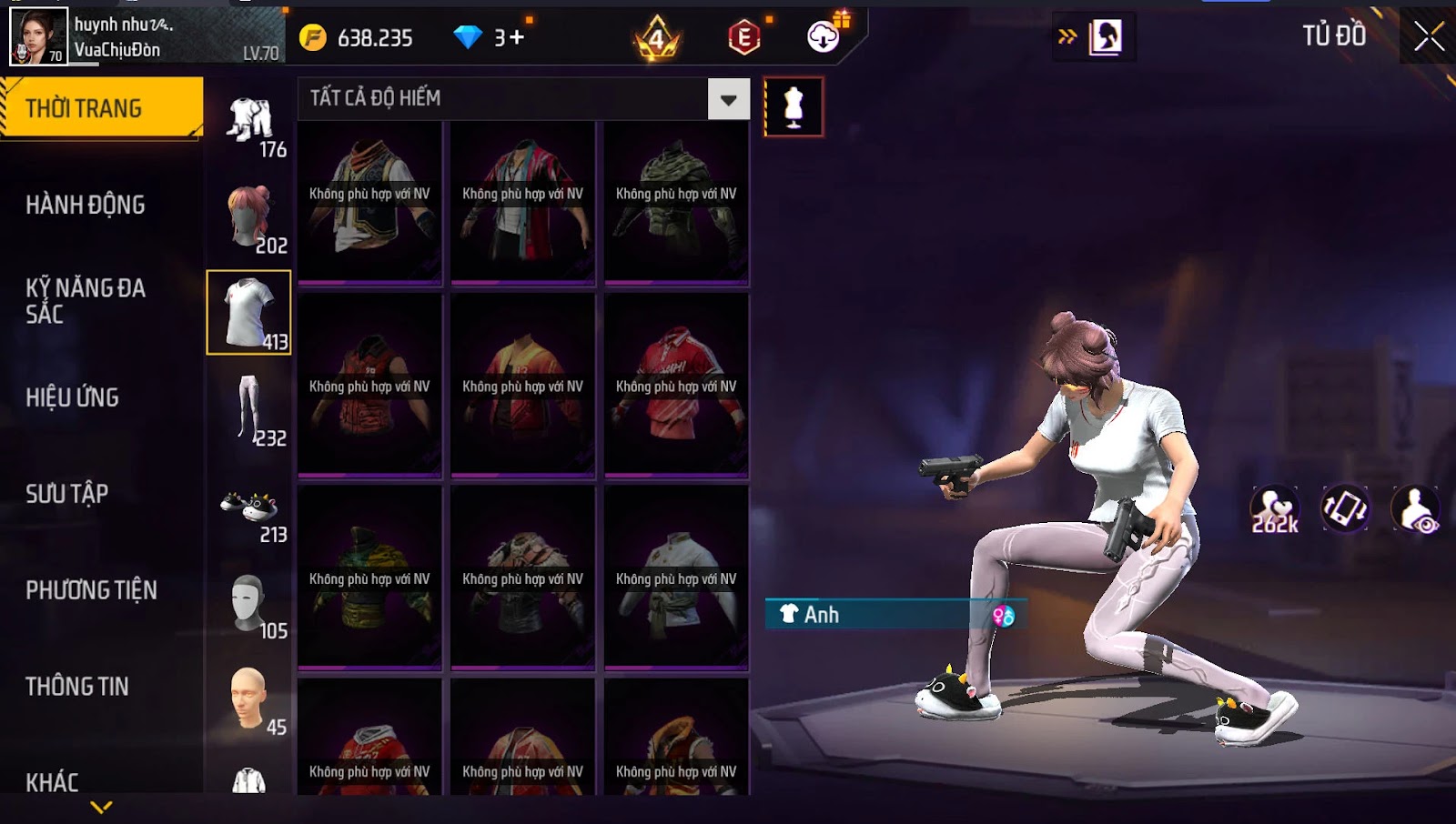This screenshot has width=1456, height=824.
Task: Show the THÔNG TIN section
Action: 77,687
